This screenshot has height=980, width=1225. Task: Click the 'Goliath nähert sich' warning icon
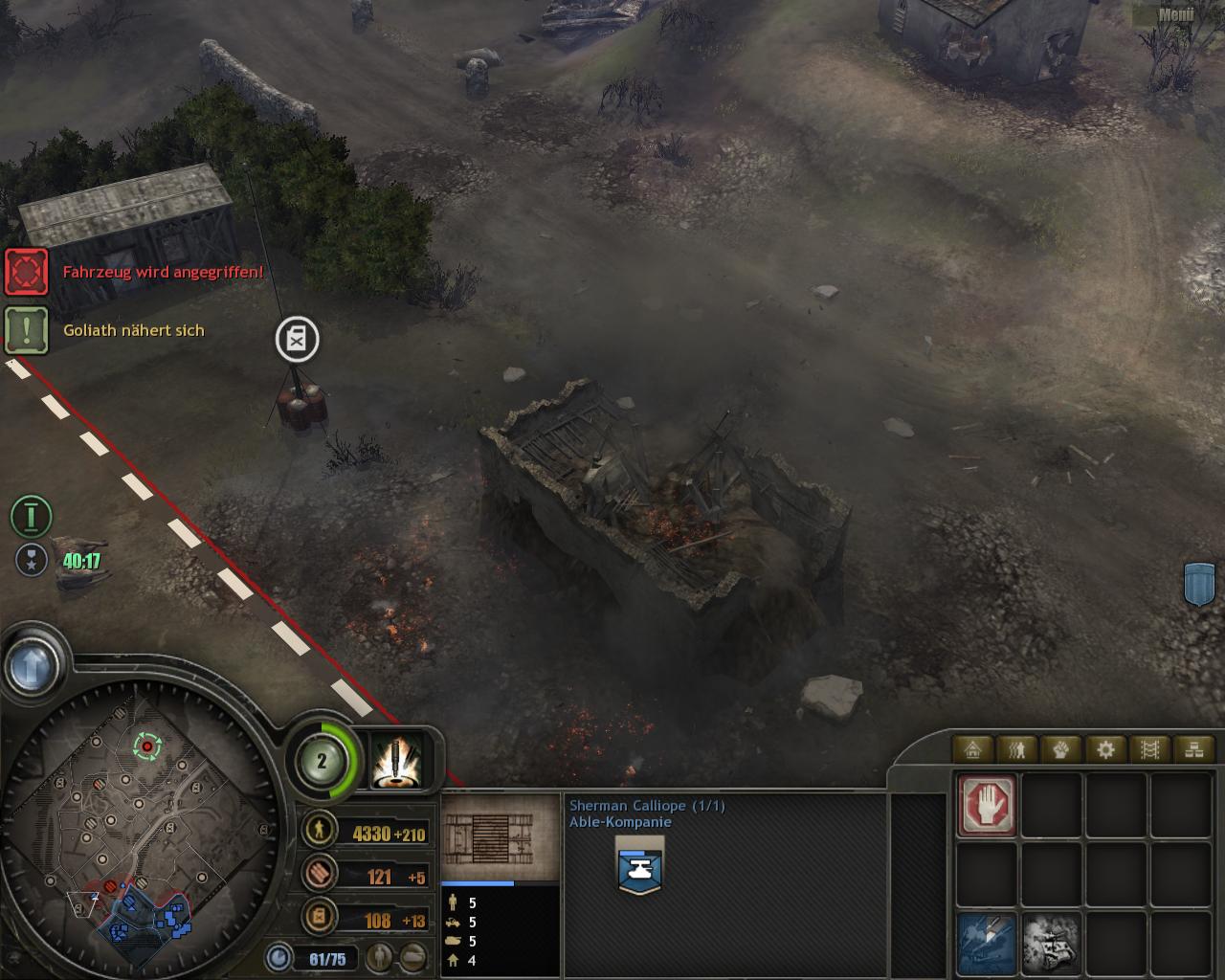tap(27, 329)
